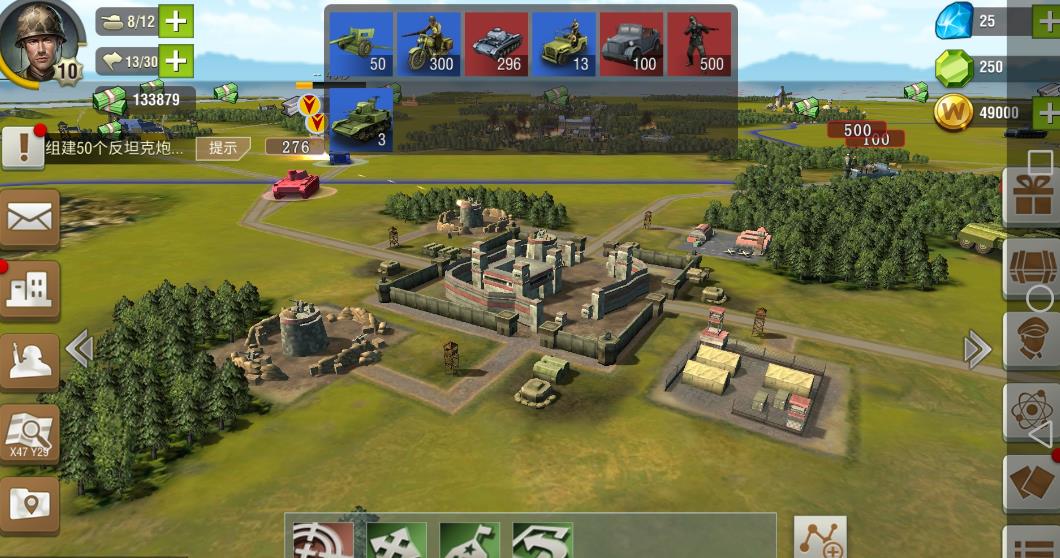Open the mail envelope inbox

point(29,218)
